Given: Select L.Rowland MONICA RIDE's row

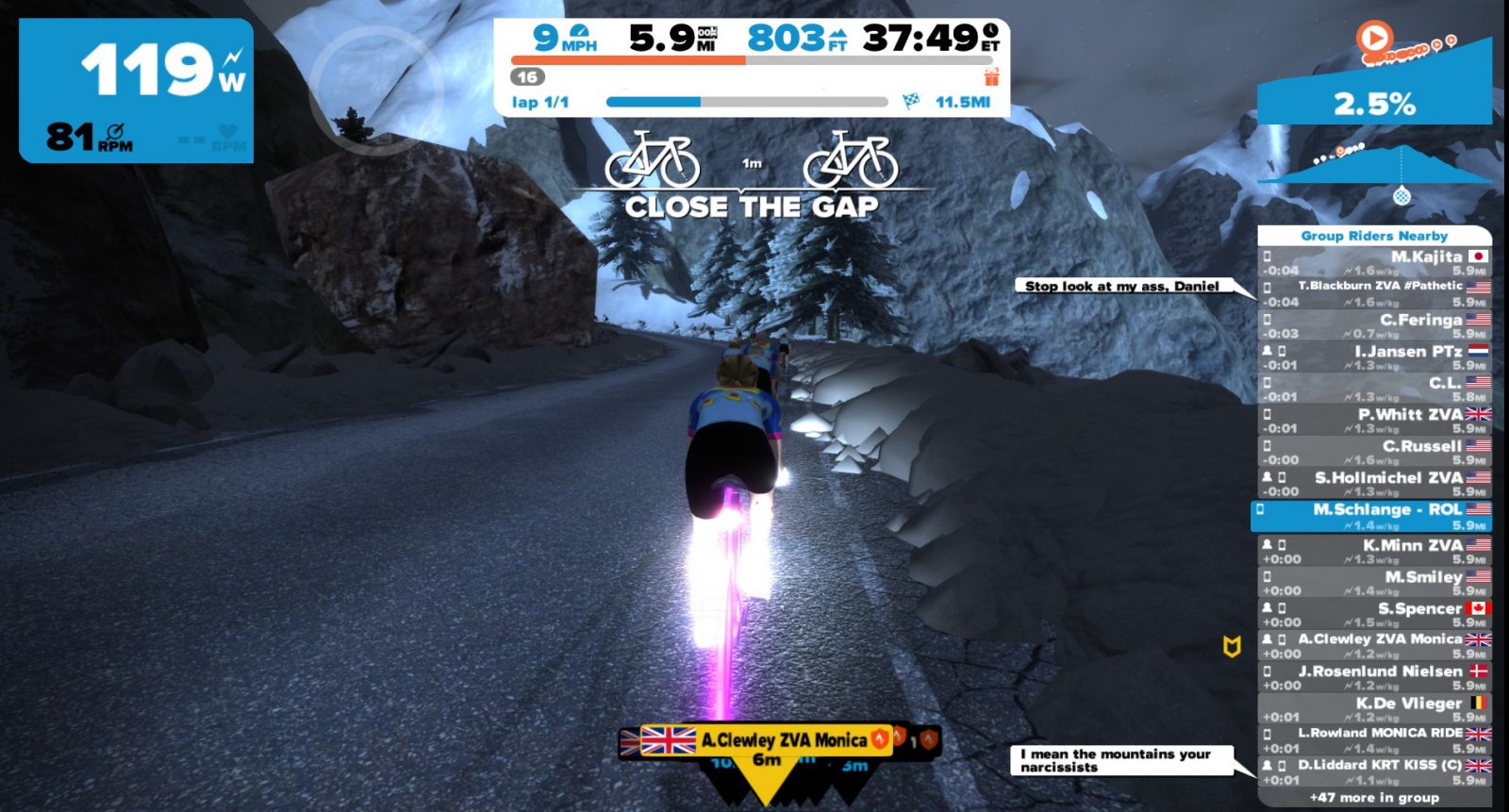Looking at the screenshot, I should (1374, 740).
